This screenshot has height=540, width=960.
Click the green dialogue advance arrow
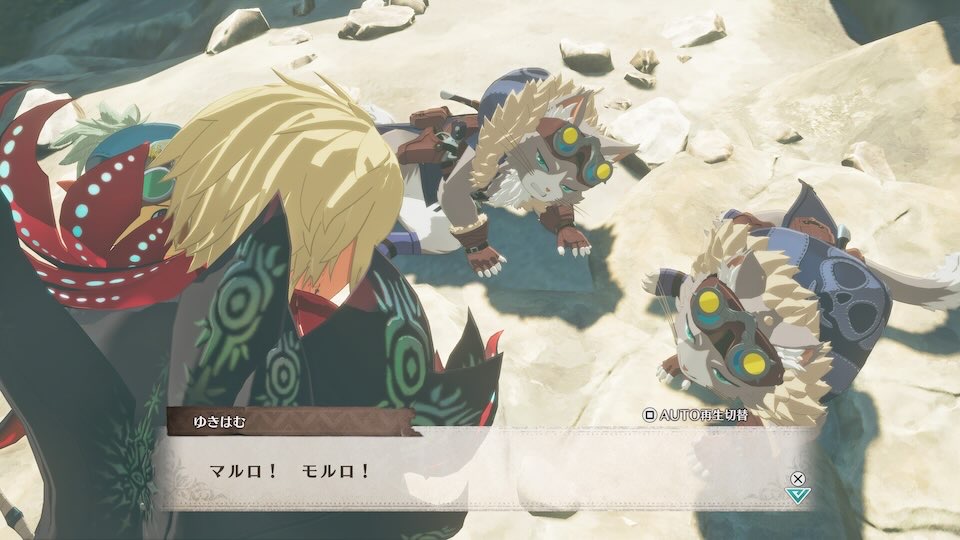tap(797, 495)
